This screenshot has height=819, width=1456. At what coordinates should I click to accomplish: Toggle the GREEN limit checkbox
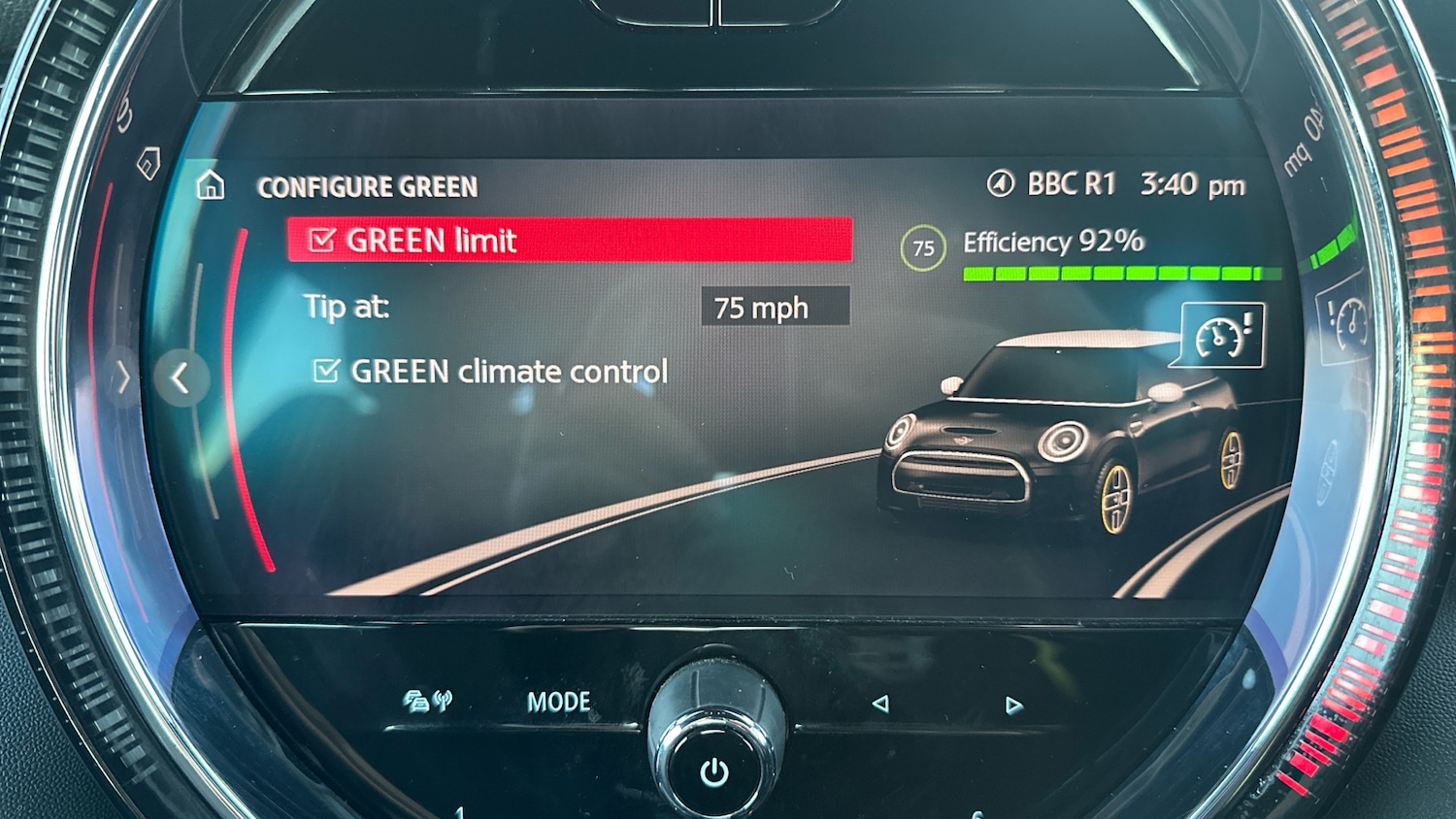click(x=322, y=241)
